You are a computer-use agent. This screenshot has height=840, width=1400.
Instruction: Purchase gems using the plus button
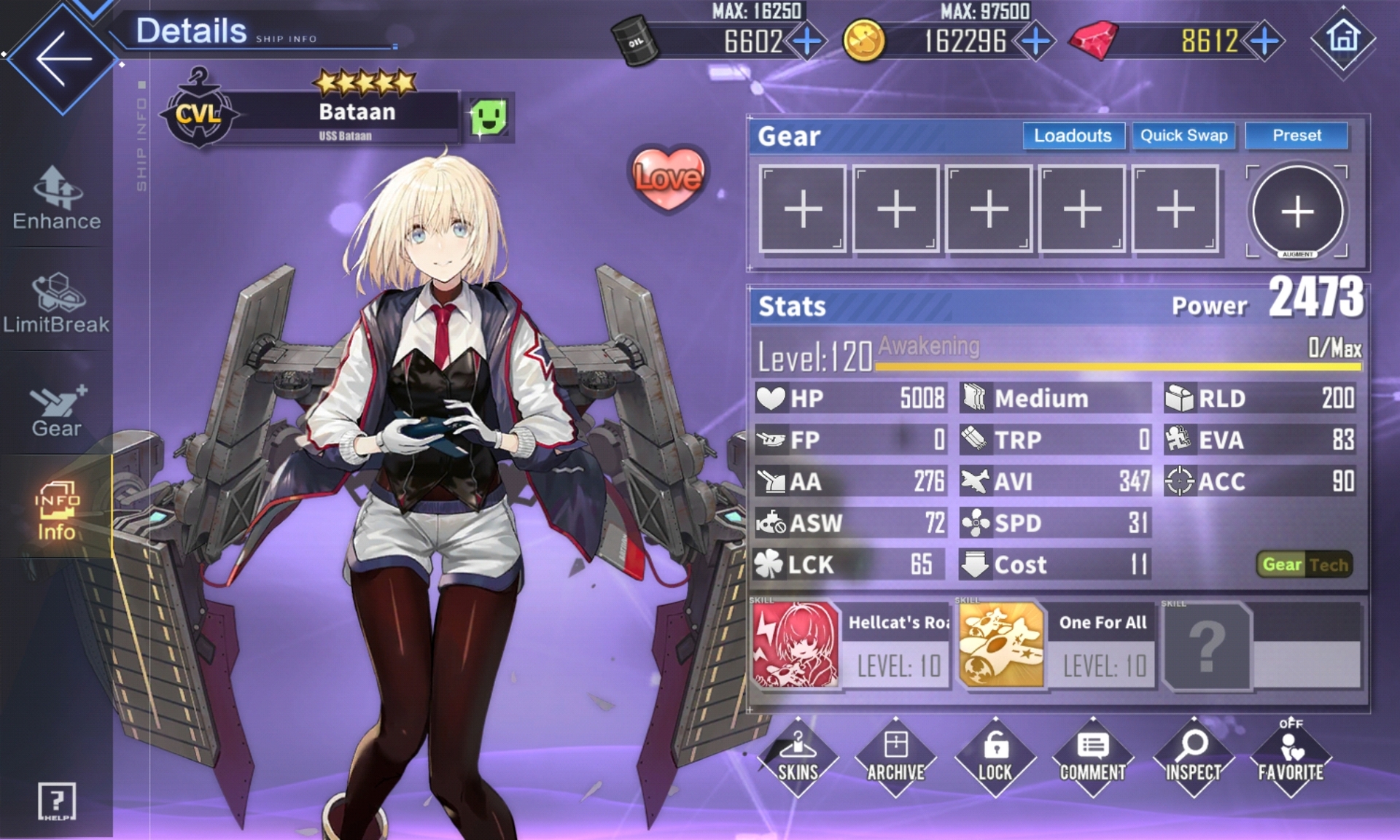tap(1265, 41)
